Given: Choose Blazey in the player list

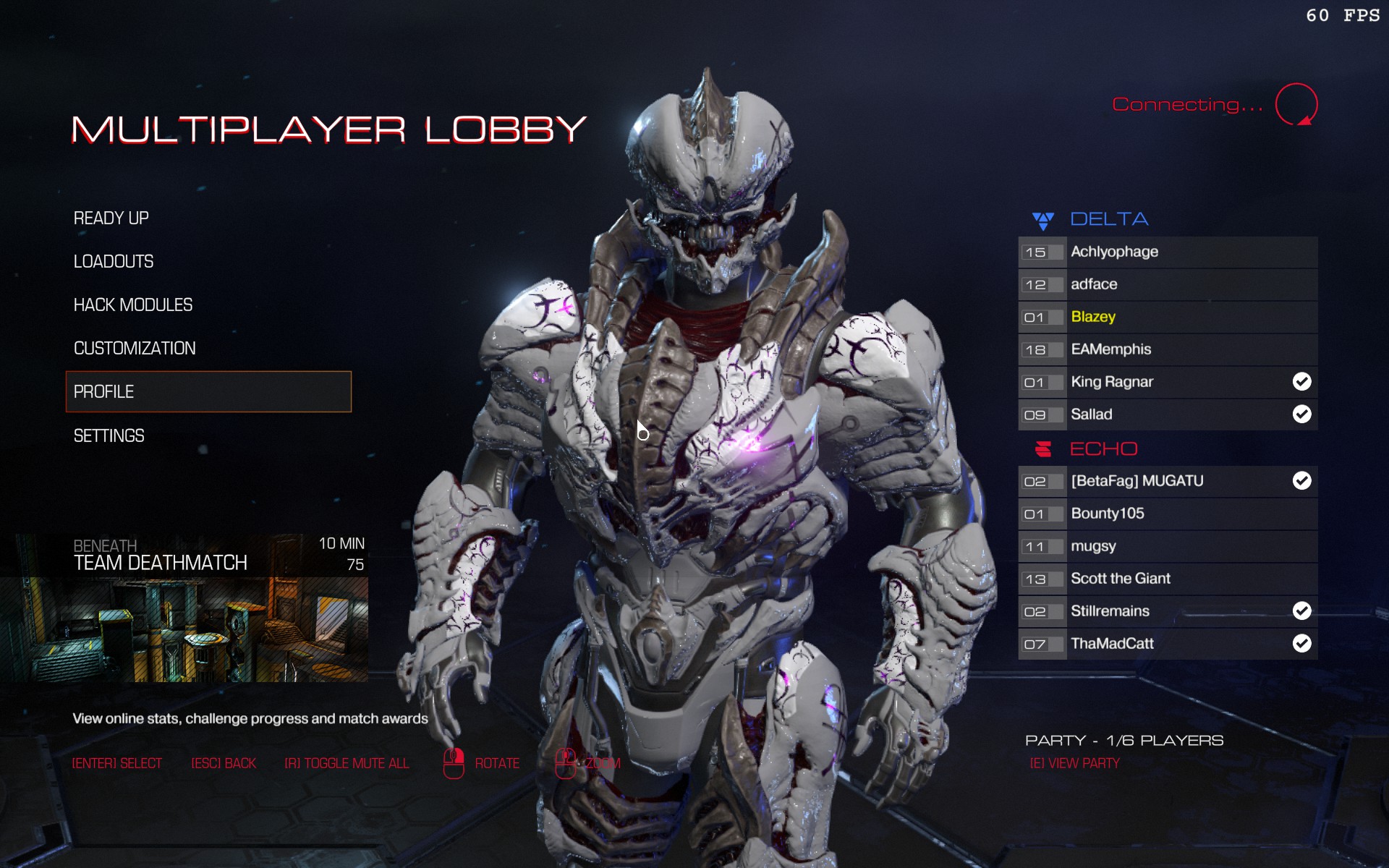Looking at the screenshot, I should point(1167,317).
